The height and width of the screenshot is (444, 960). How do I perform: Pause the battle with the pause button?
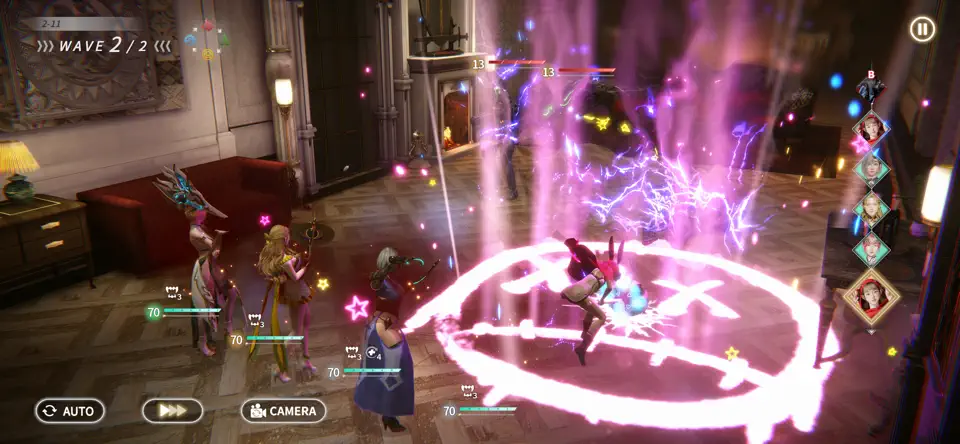[x=922, y=29]
